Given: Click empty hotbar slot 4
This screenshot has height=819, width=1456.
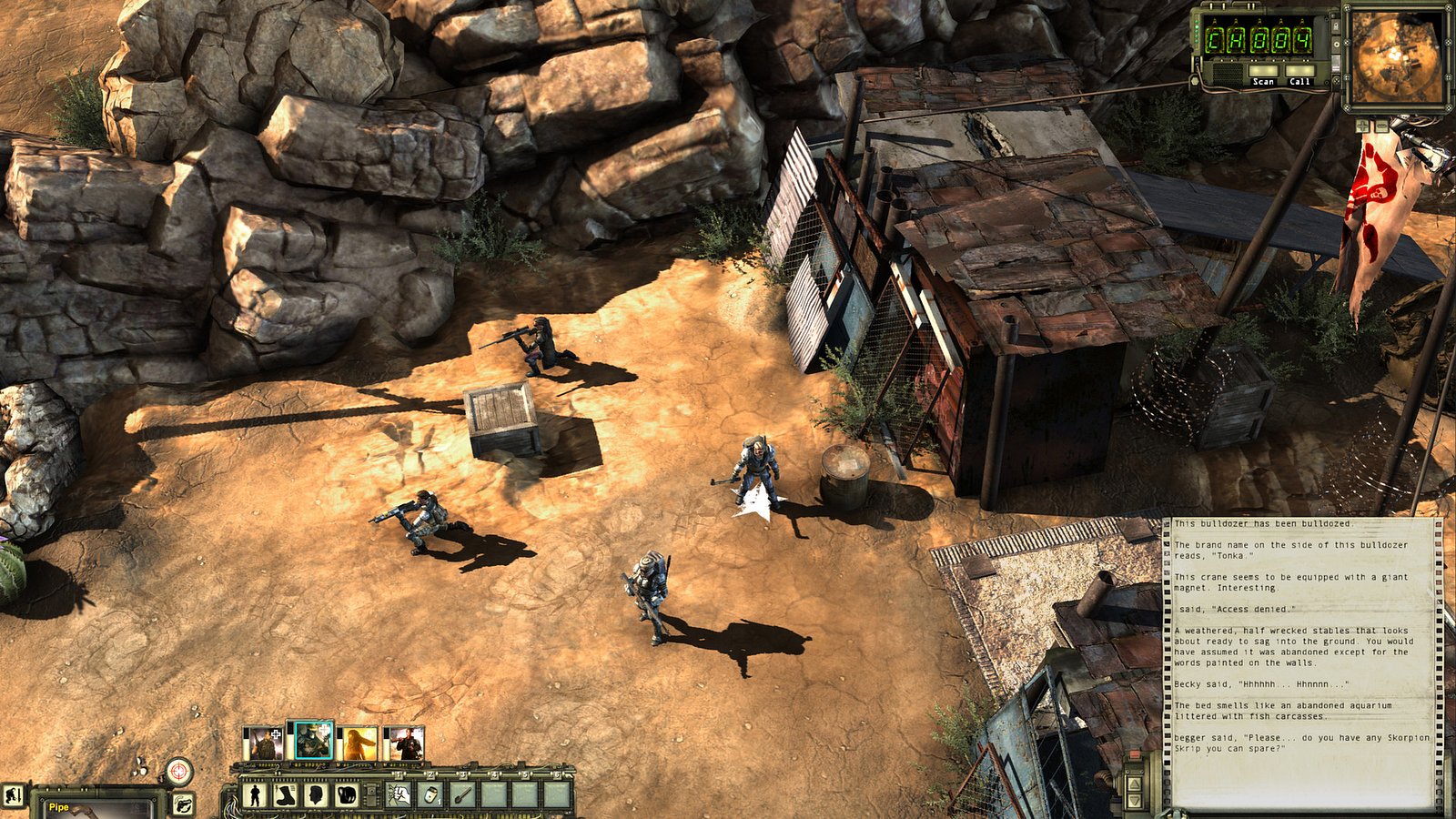Looking at the screenshot, I should [x=493, y=794].
